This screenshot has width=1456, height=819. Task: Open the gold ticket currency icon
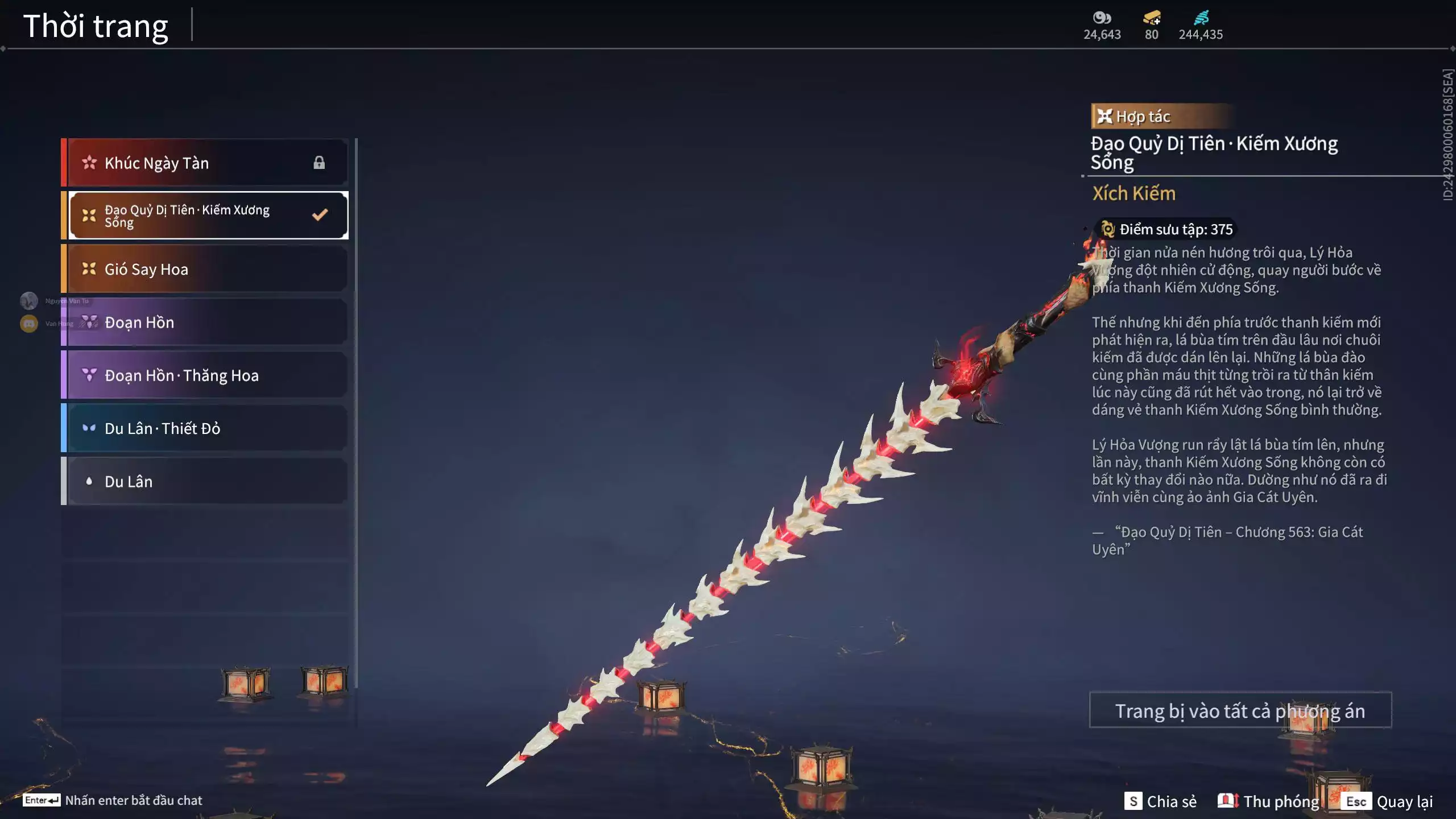(x=1152, y=18)
